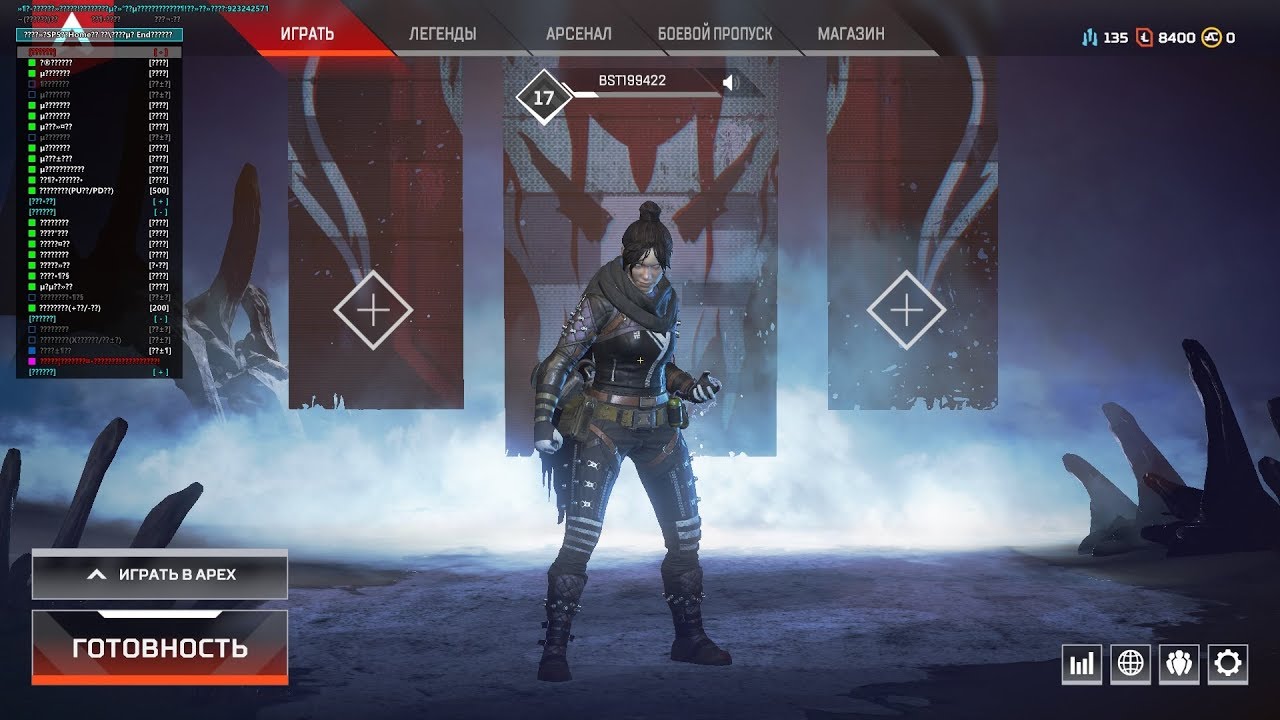Open the globe icon menu

coord(1131,664)
